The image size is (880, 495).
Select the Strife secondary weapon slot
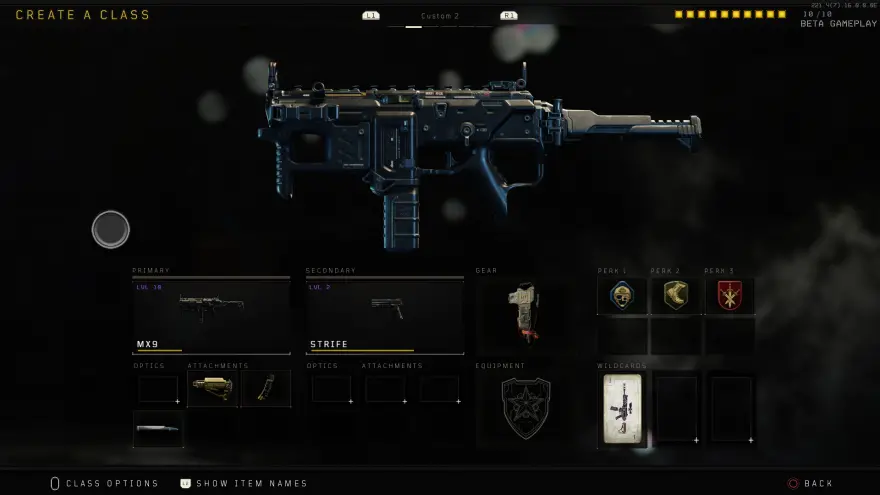(385, 315)
